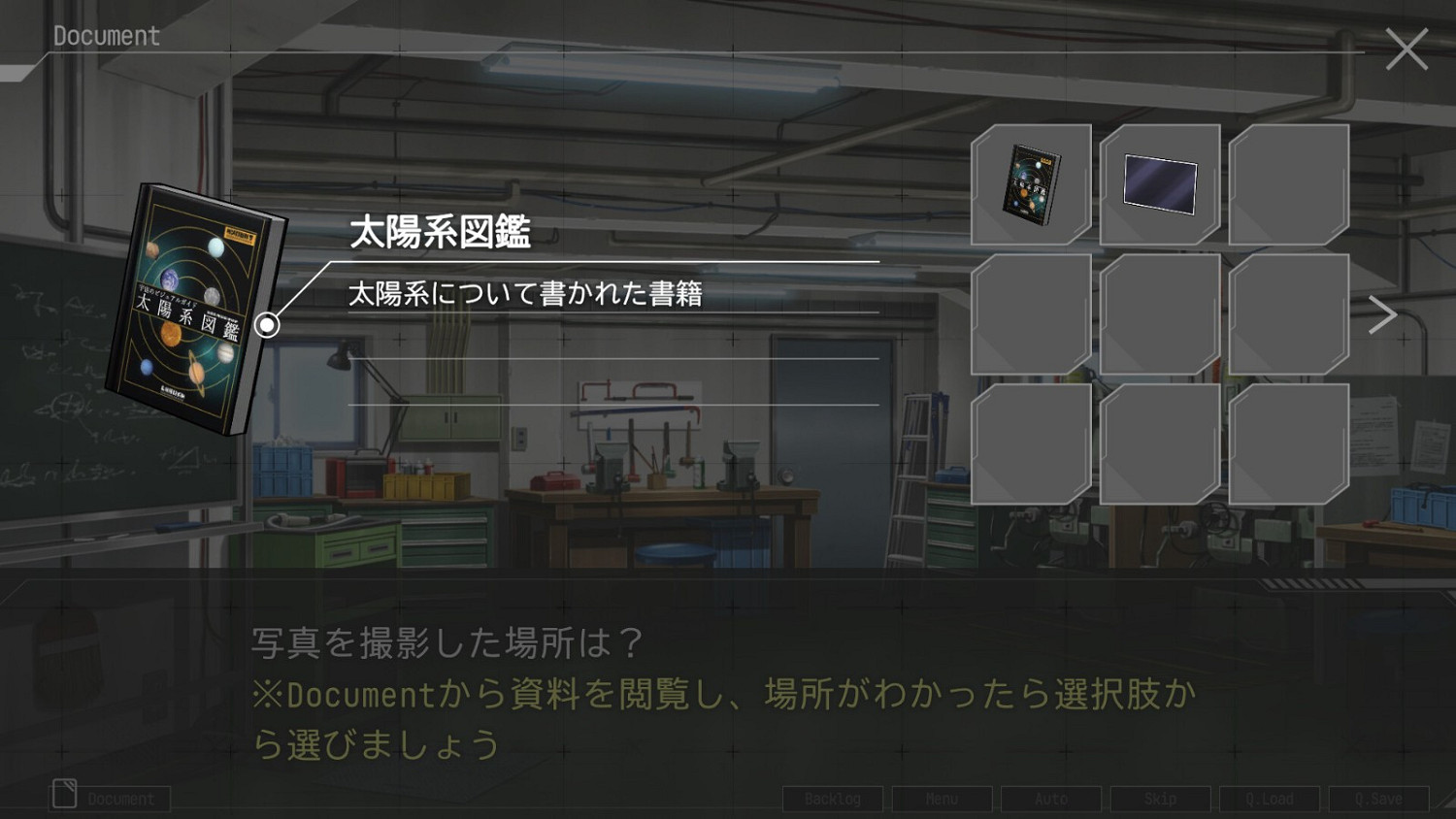Enable Auto mode for text advancement

click(1050, 799)
